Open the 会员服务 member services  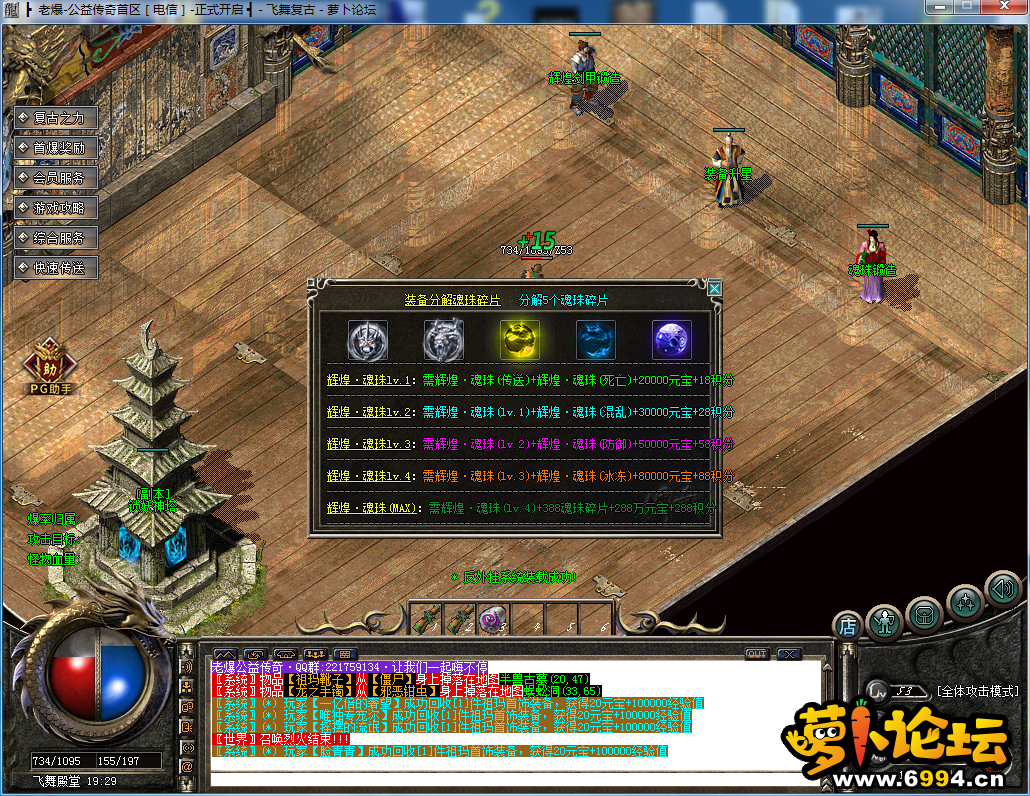(x=57, y=178)
